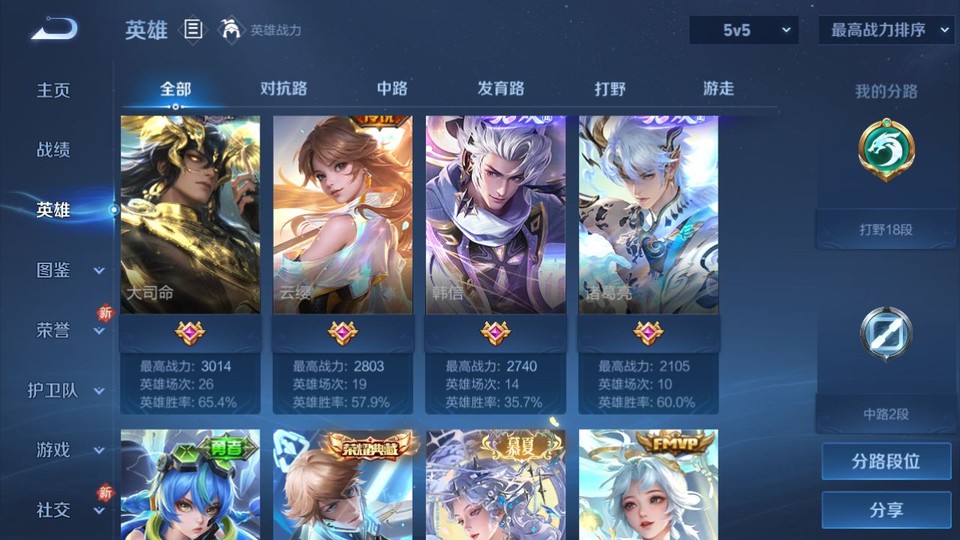Open the 最高战力排序 sort dropdown
The height and width of the screenshot is (540, 960).
coord(886,30)
